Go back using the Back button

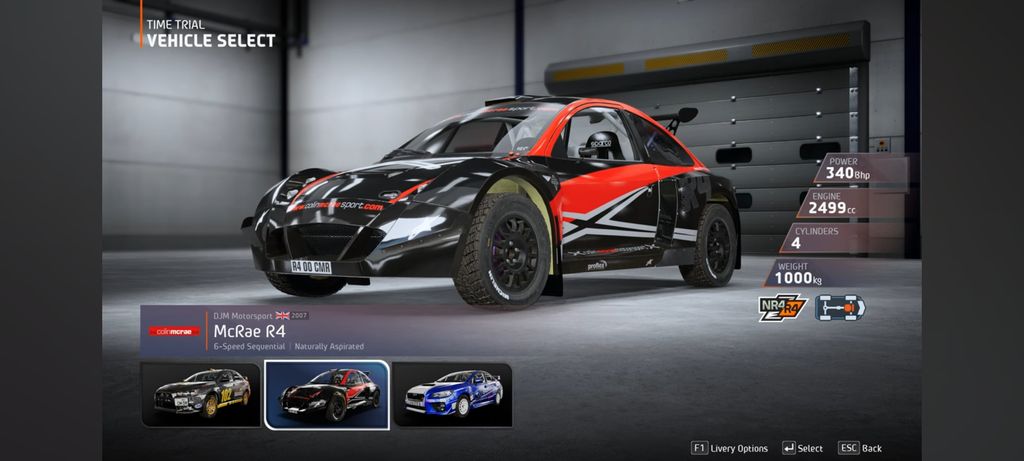coord(861,448)
